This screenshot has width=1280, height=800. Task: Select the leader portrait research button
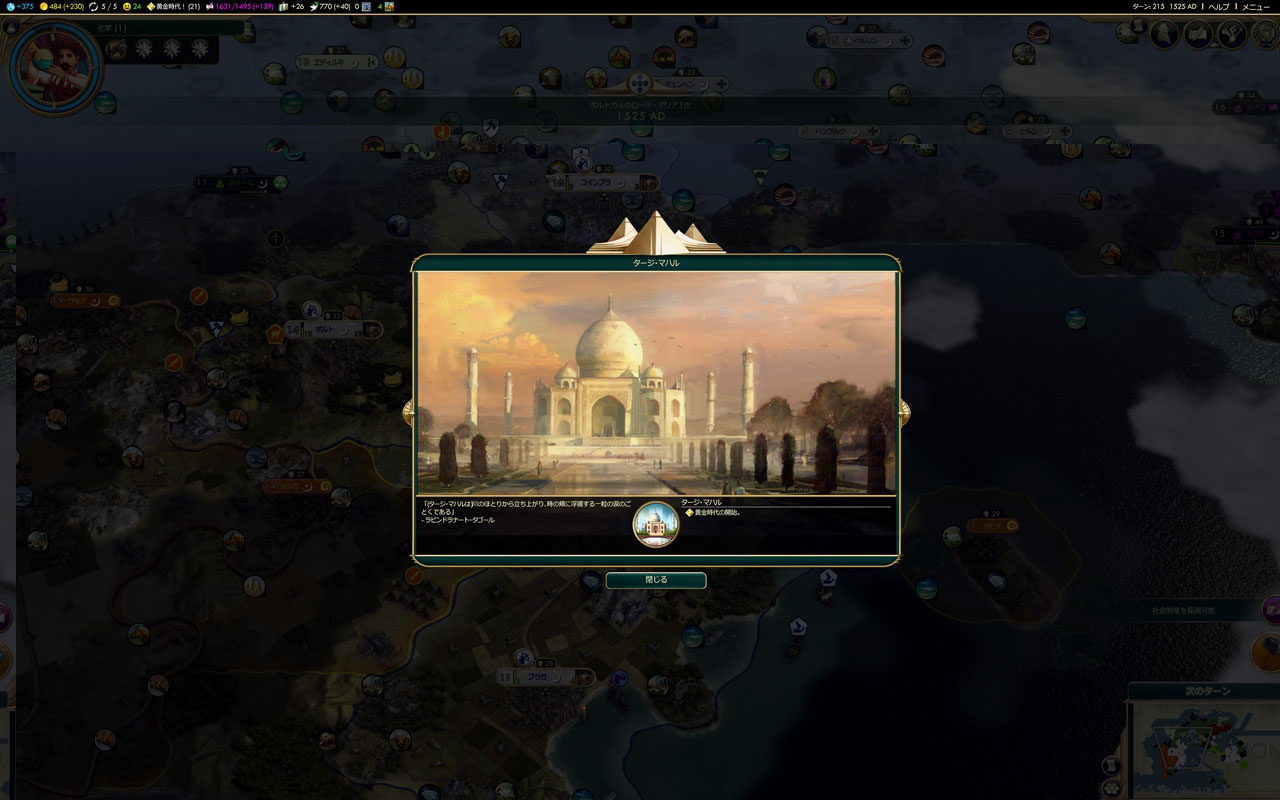click(x=55, y=68)
